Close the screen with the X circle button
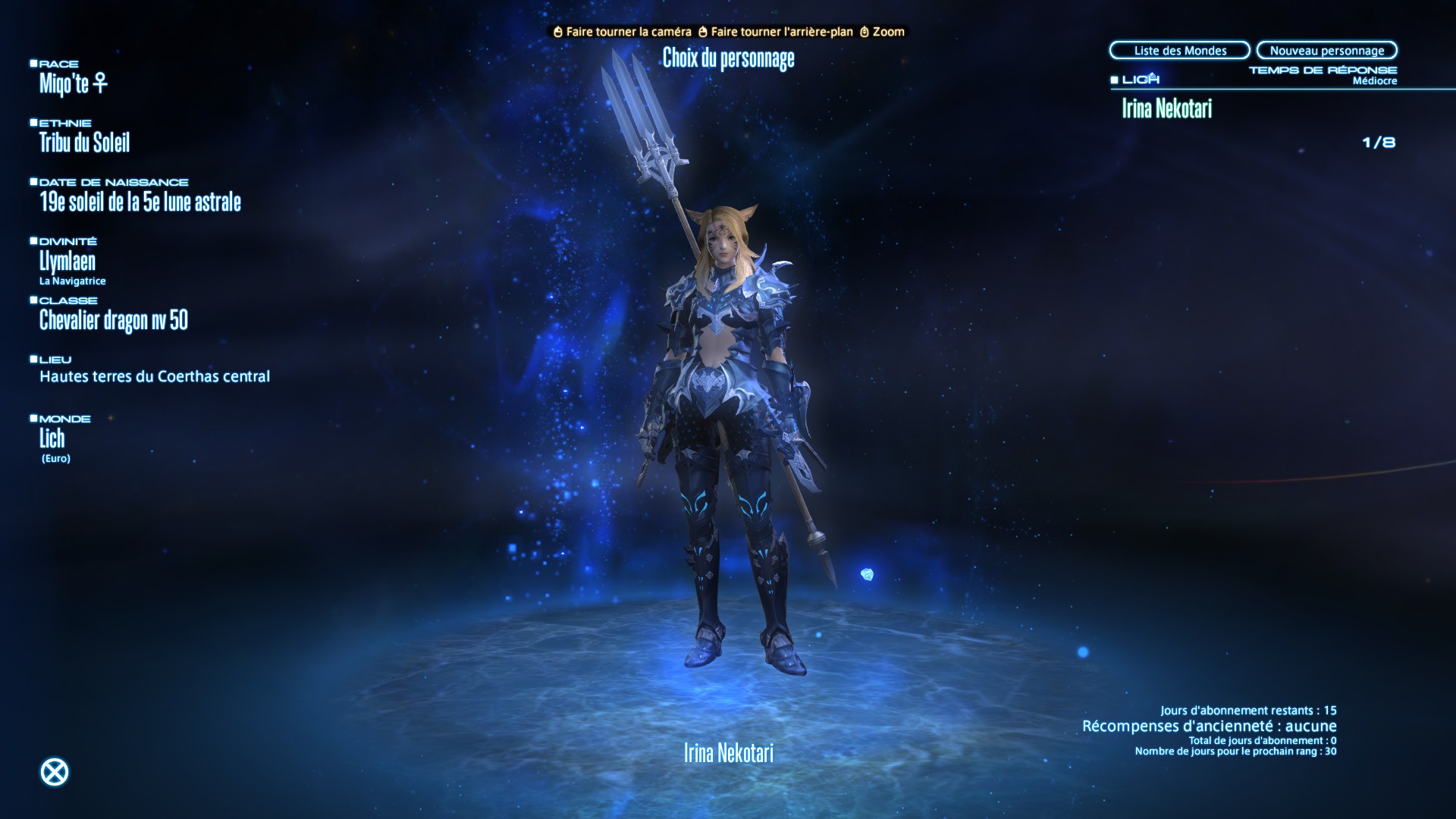The image size is (1456, 819). pos(54,772)
